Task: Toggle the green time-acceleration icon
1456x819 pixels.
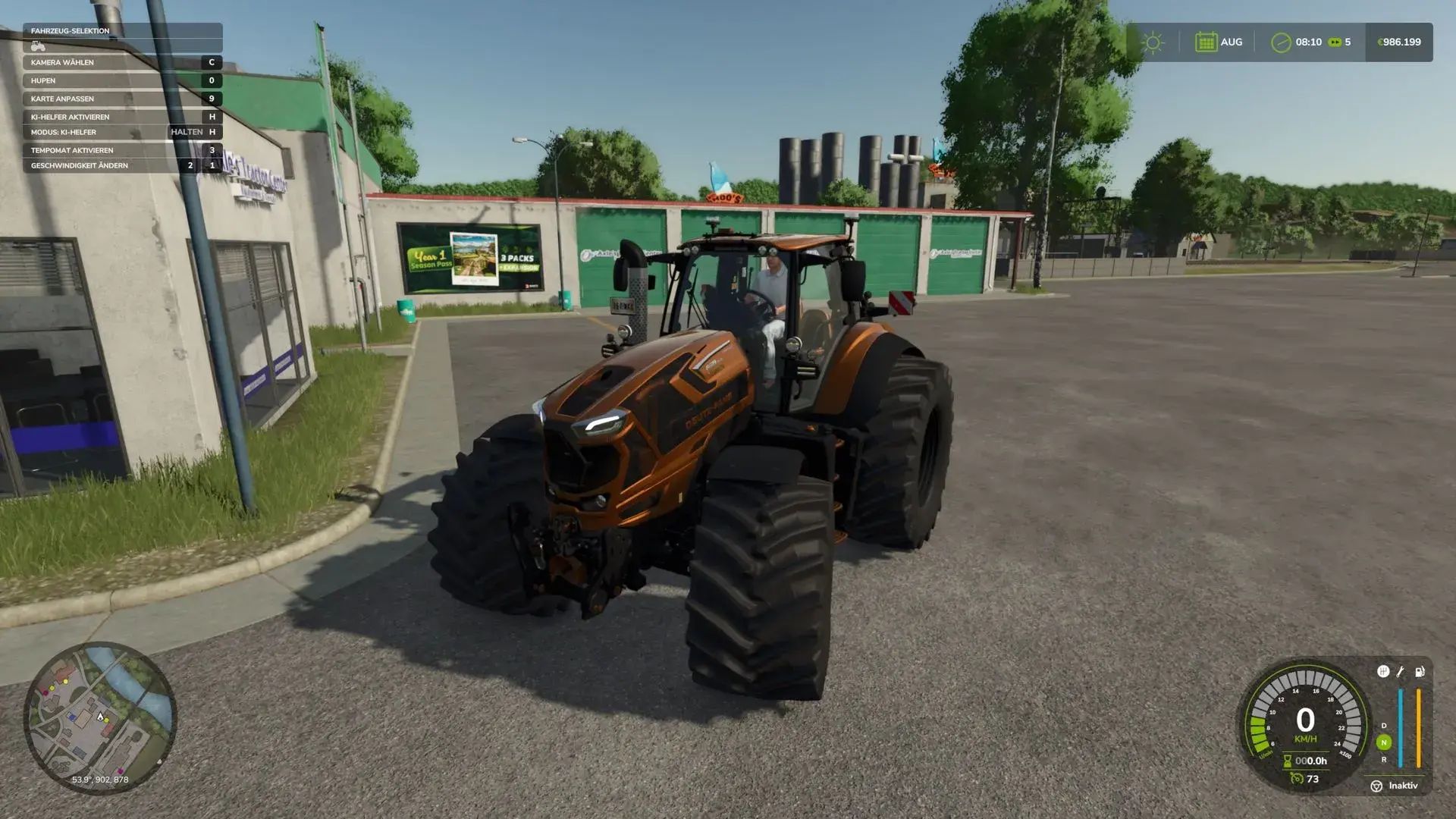Action: pos(1335,42)
